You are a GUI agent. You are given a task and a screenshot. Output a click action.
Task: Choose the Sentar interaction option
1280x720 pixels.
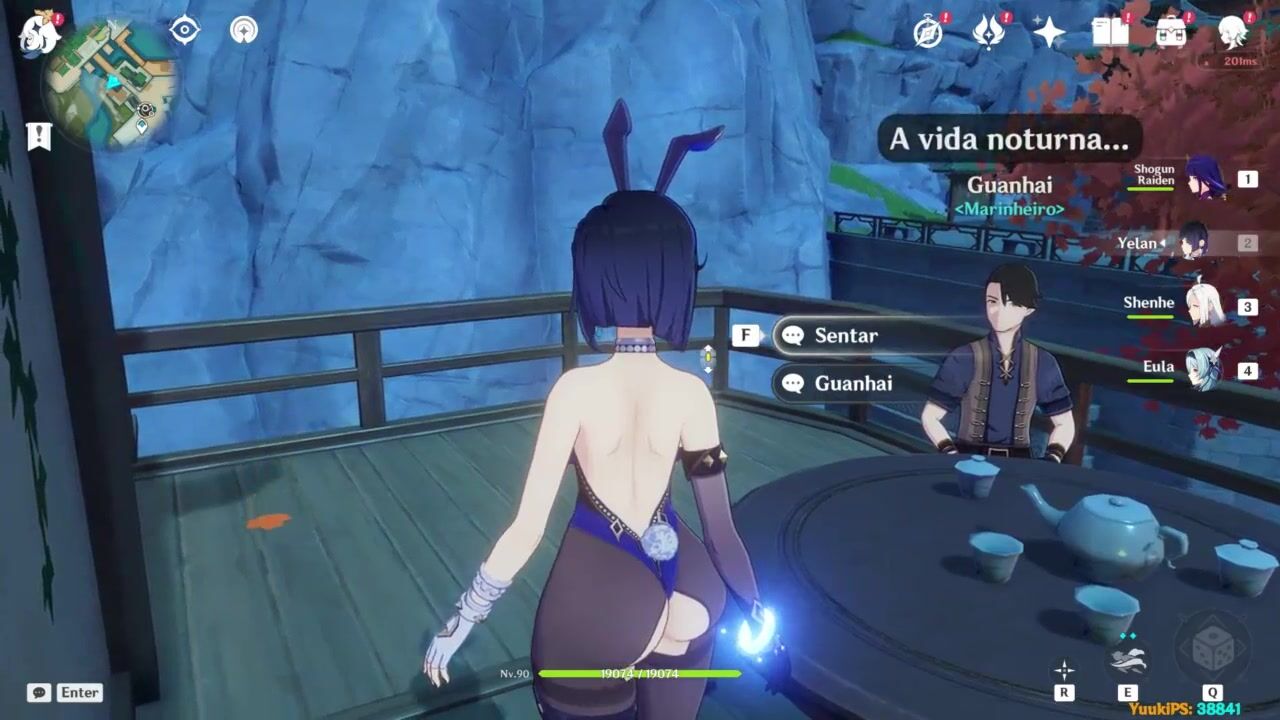pyautogui.click(x=845, y=336)
